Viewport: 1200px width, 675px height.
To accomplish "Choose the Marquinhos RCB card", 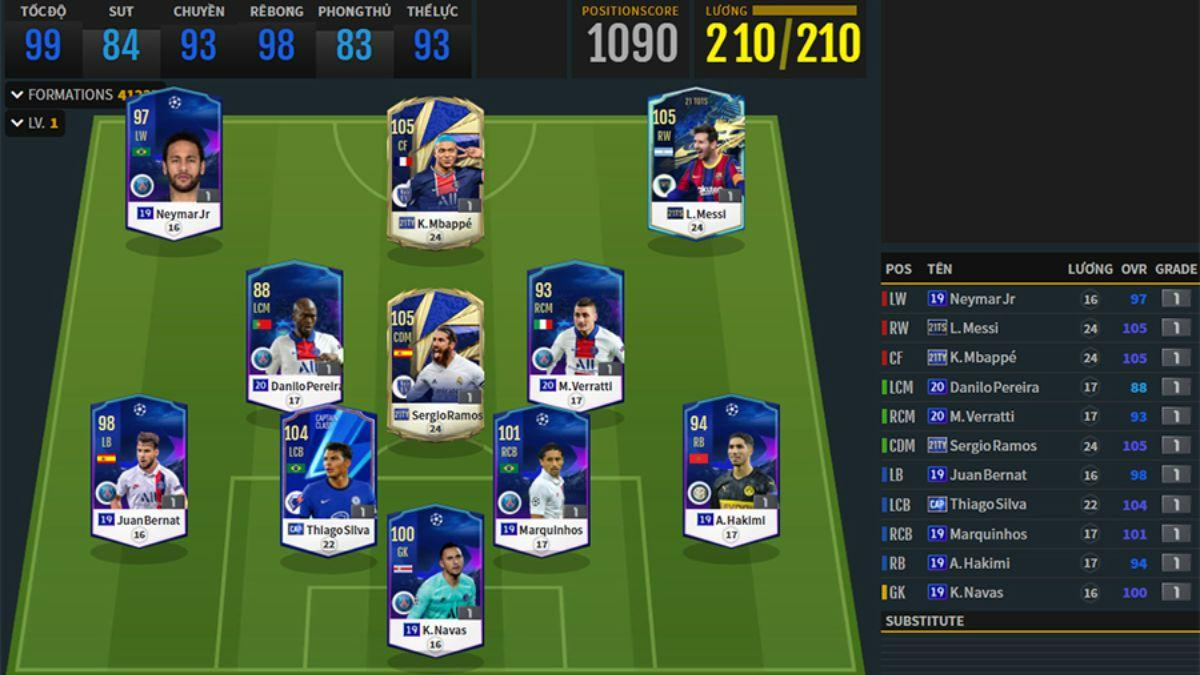I will point(541,481).
